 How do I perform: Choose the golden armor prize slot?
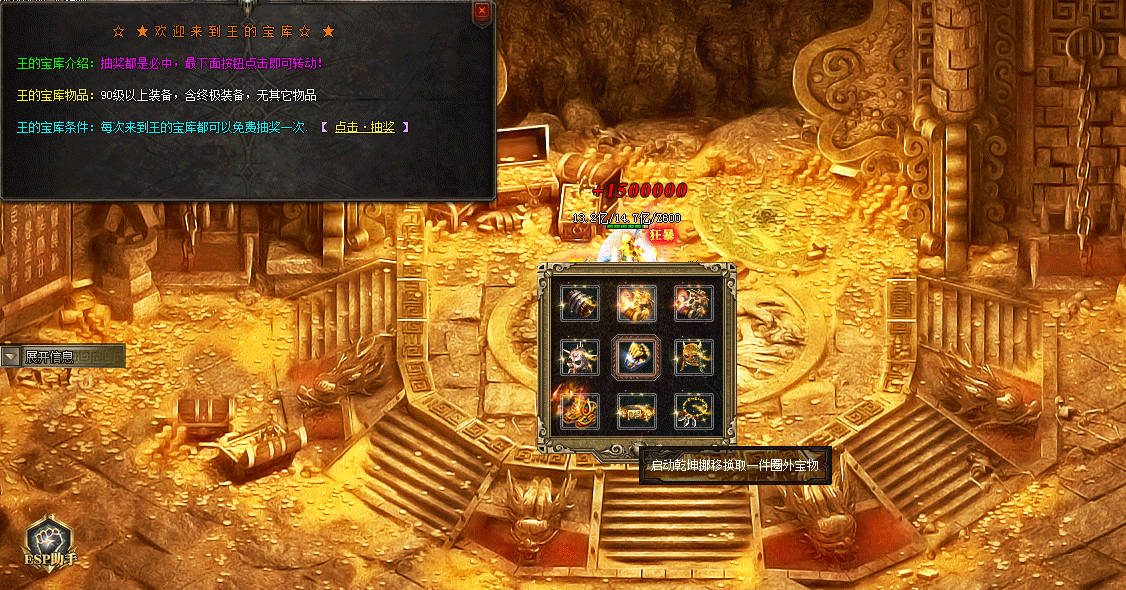(x=636, y=302)
